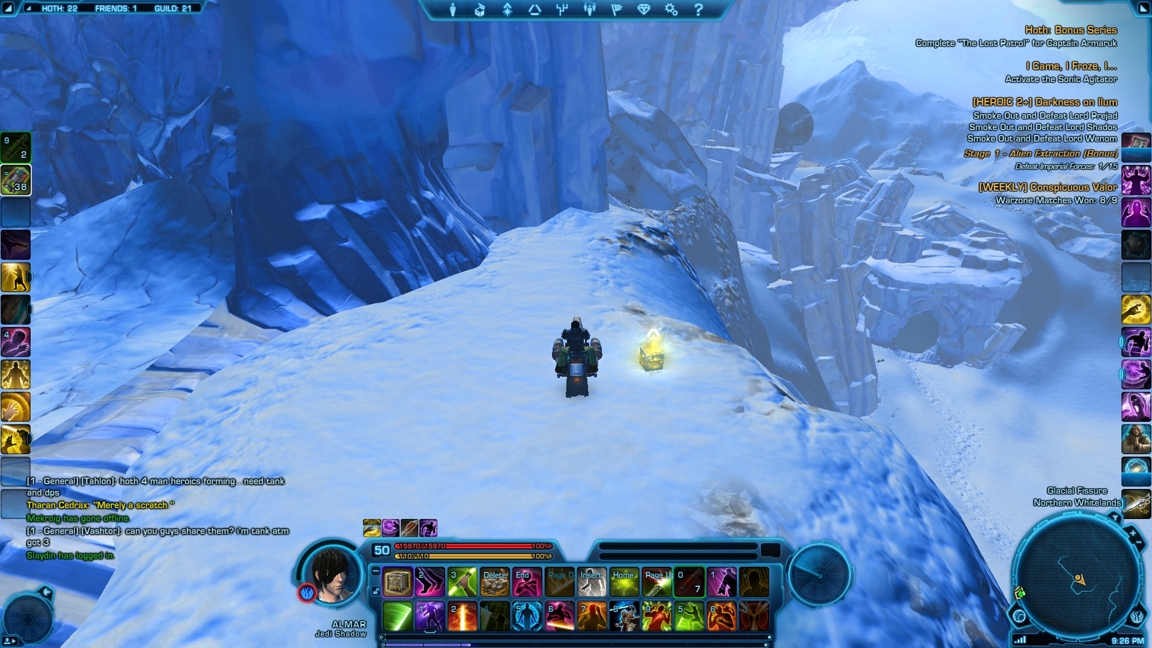Activate the green burst ability bound to Home
The image size is (1152, 648).
pyautogui.click(x=624, y=582)
